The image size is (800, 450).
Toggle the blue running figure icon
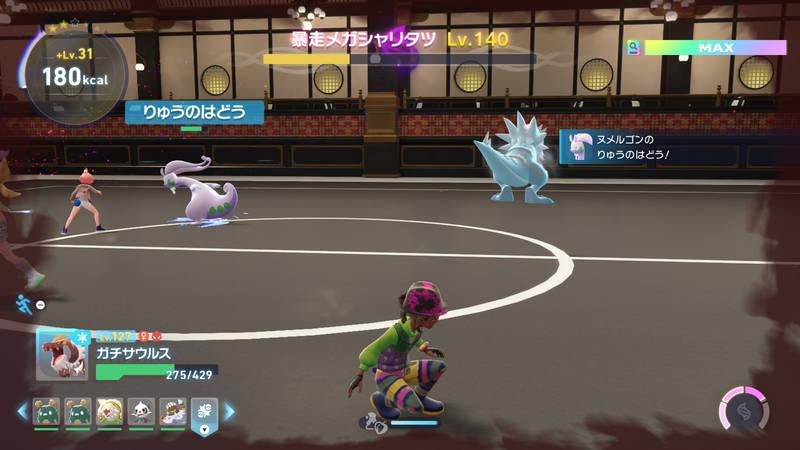point(23,304)
